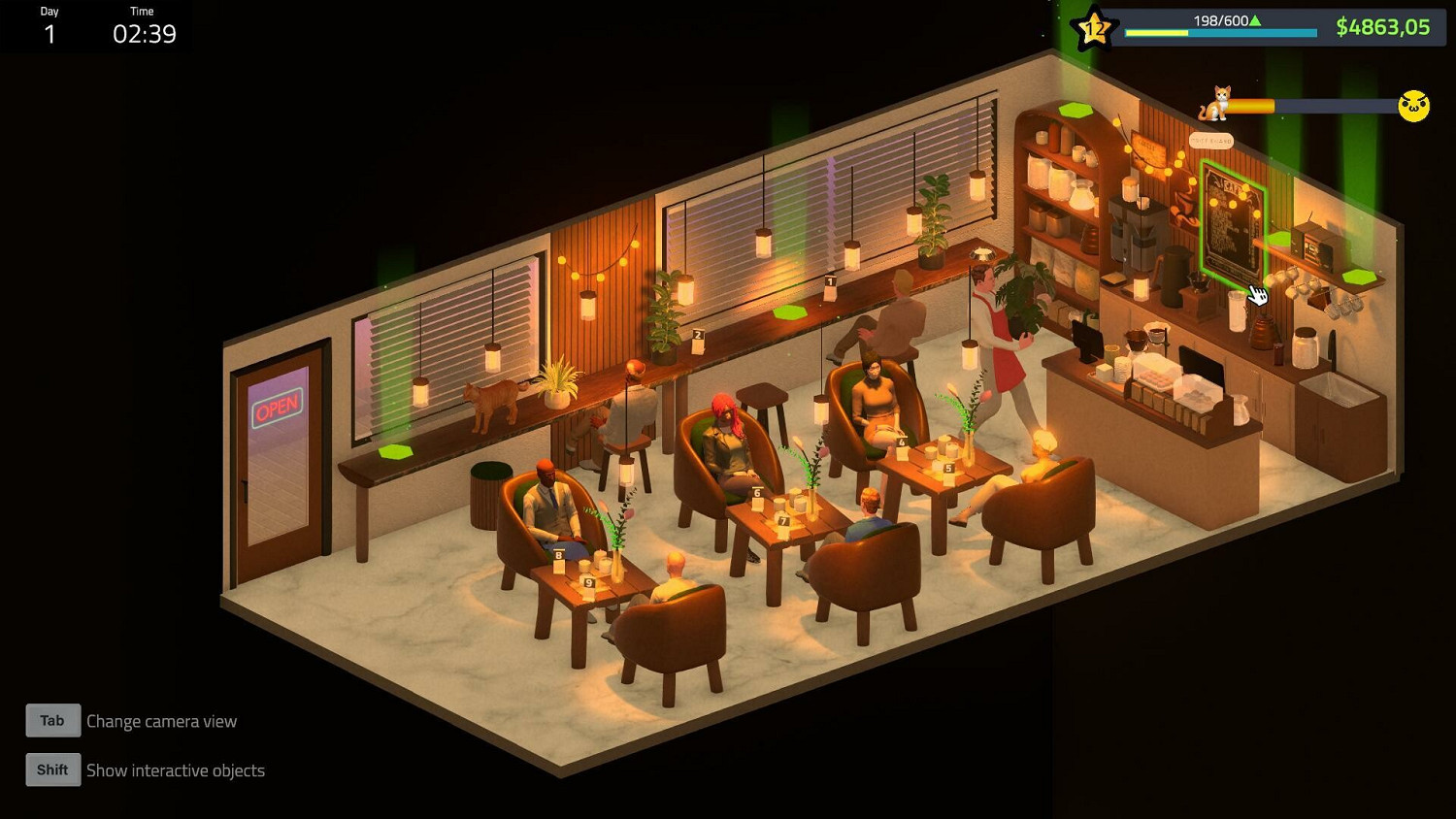Click the OPEN neon sign on the door

pos(278,405)
